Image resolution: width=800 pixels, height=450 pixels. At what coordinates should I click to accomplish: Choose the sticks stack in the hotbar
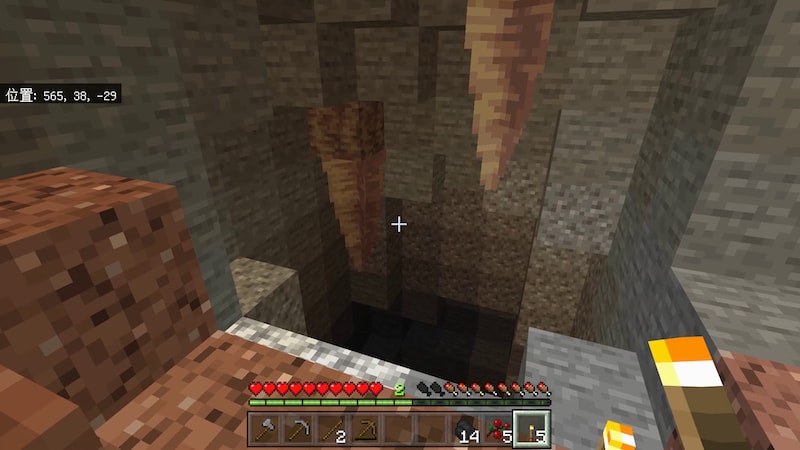tap(331, 429)
